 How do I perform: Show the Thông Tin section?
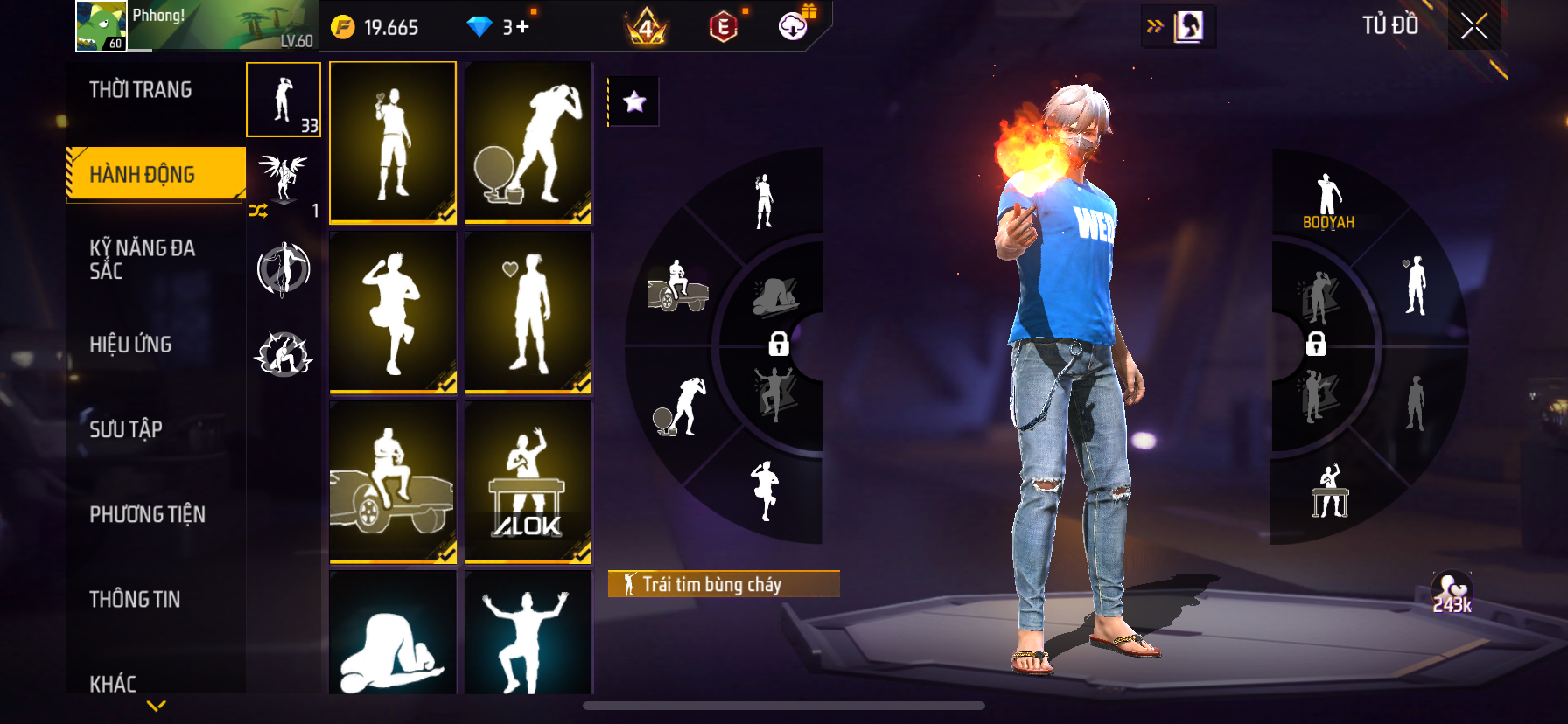click(135, 599)
